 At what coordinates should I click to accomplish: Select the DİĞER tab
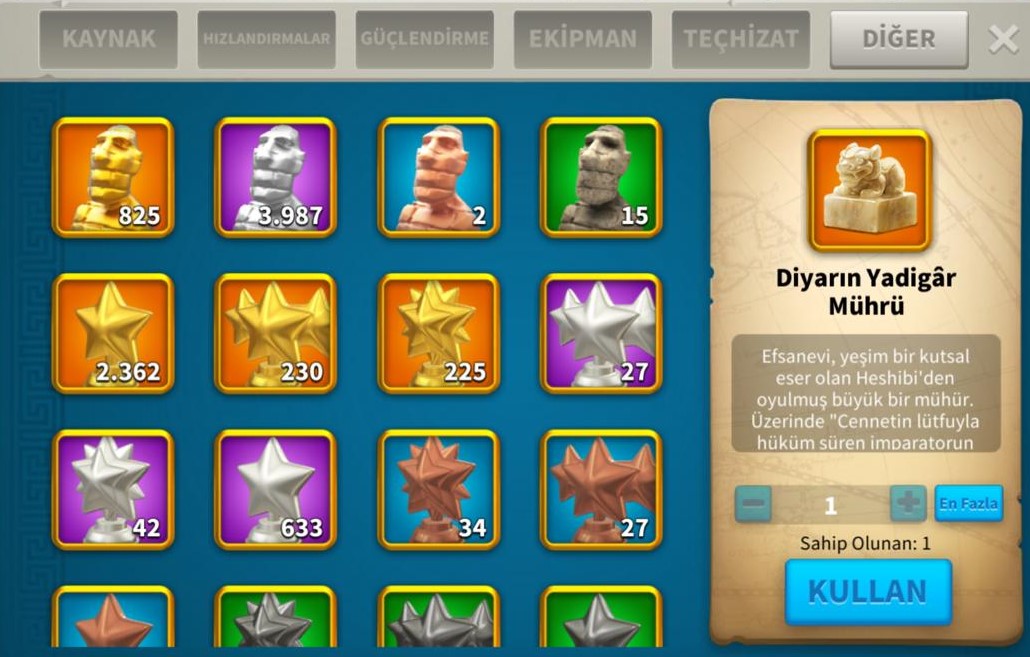[x=898, y=40]
